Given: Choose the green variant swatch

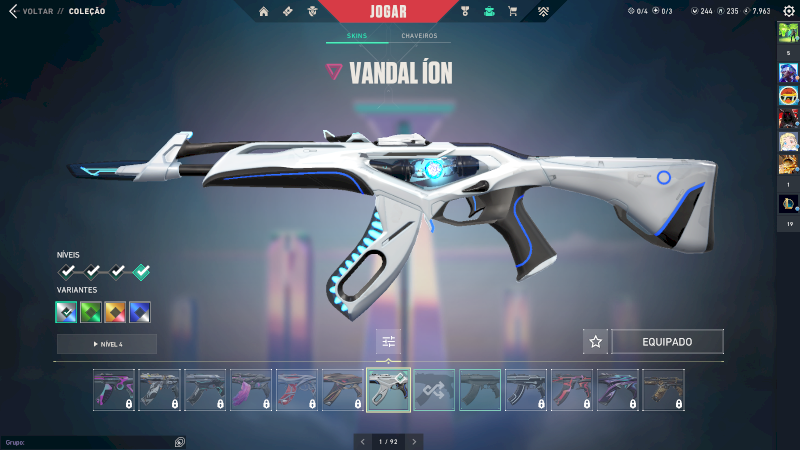Looking at the screenshot, I should pyautogui.click(x=92, y=312).
